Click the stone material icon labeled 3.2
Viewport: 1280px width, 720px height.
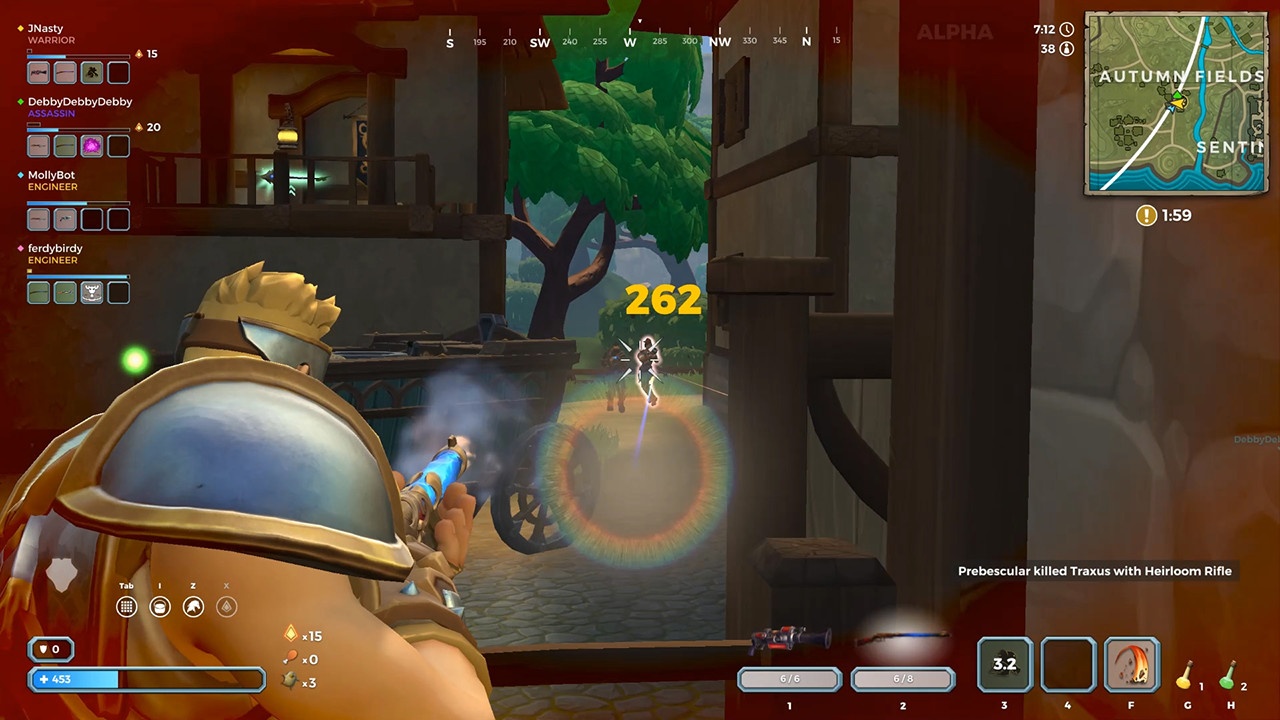1004,663
